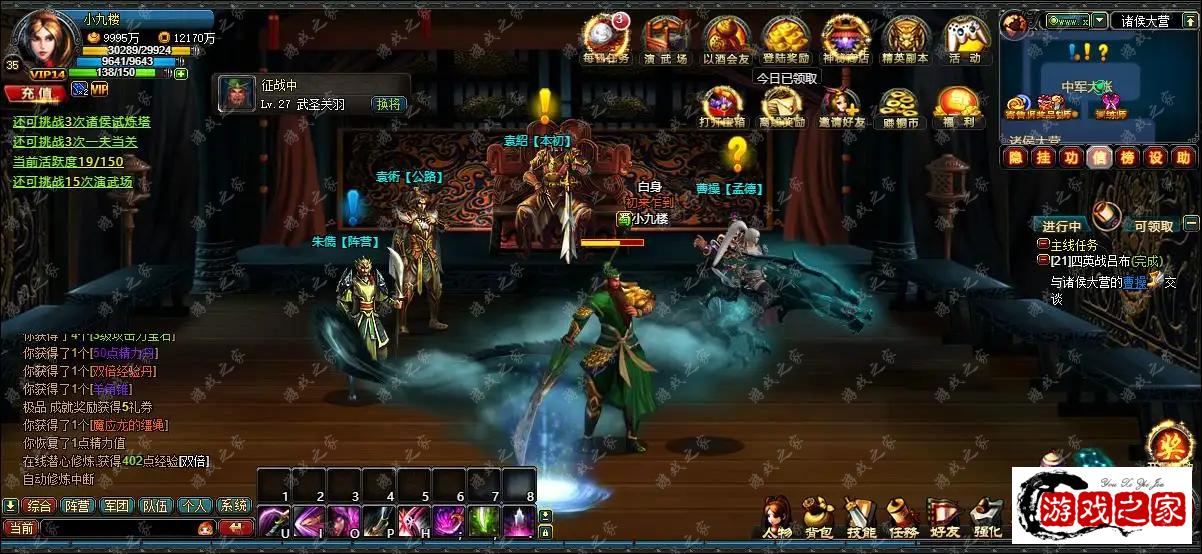Click the 邀请好友 invite friends icon
This screenshot has height=554, width=1202.
[x=840, y=107]
